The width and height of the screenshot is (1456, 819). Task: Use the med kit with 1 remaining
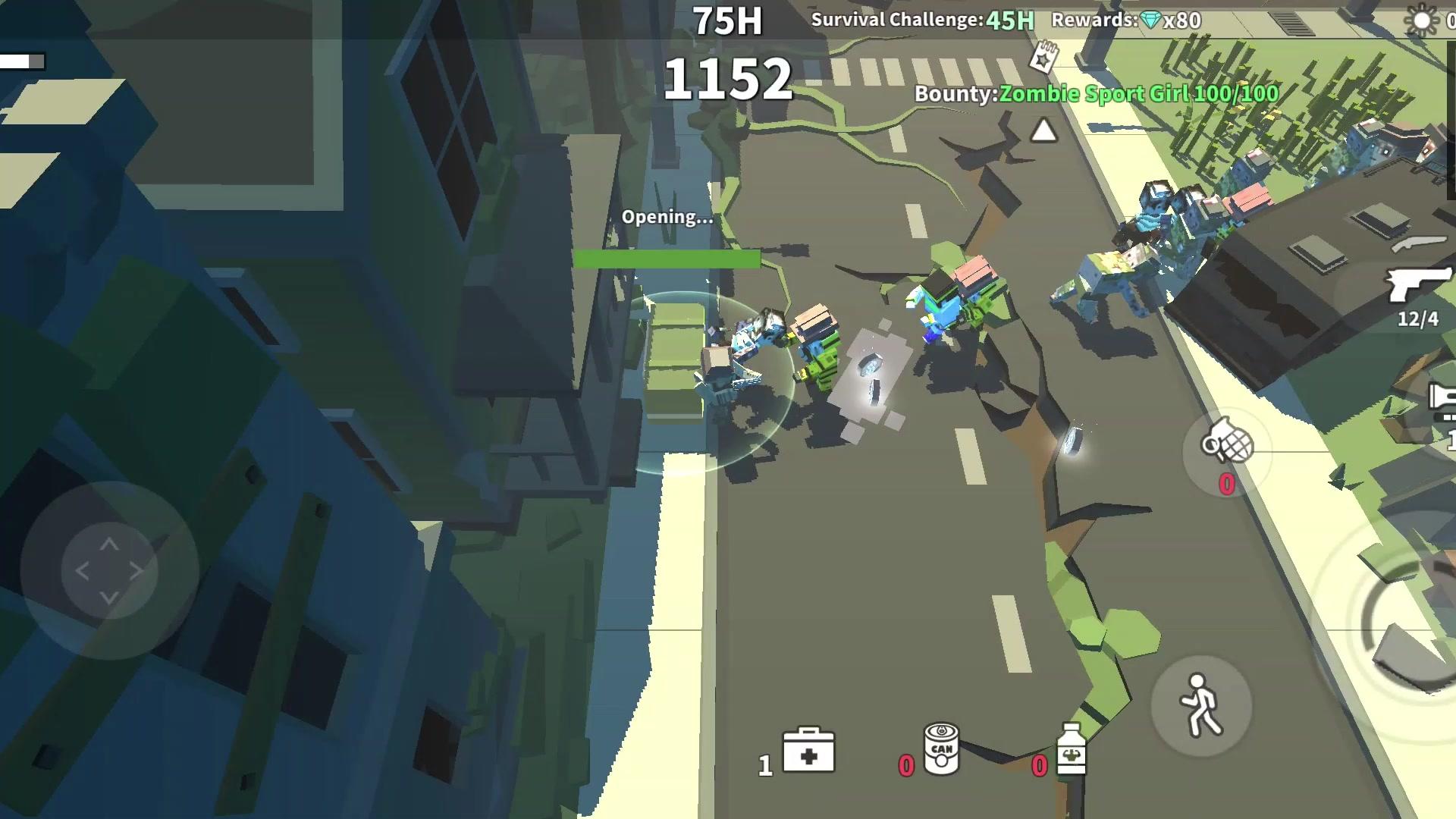coord(810,751)
